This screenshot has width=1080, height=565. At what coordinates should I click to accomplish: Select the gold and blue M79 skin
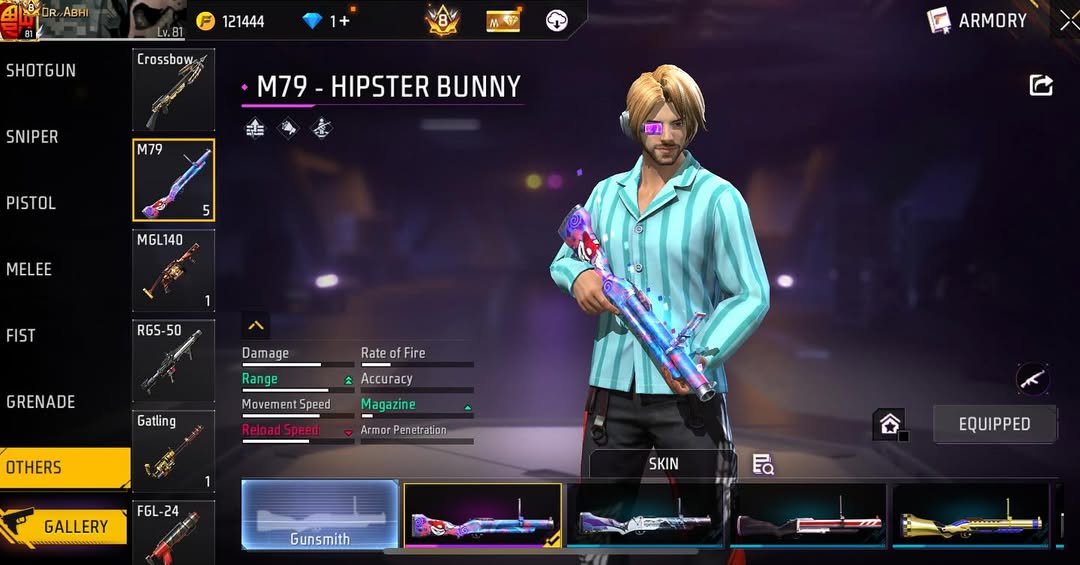[x=970, y=515]
